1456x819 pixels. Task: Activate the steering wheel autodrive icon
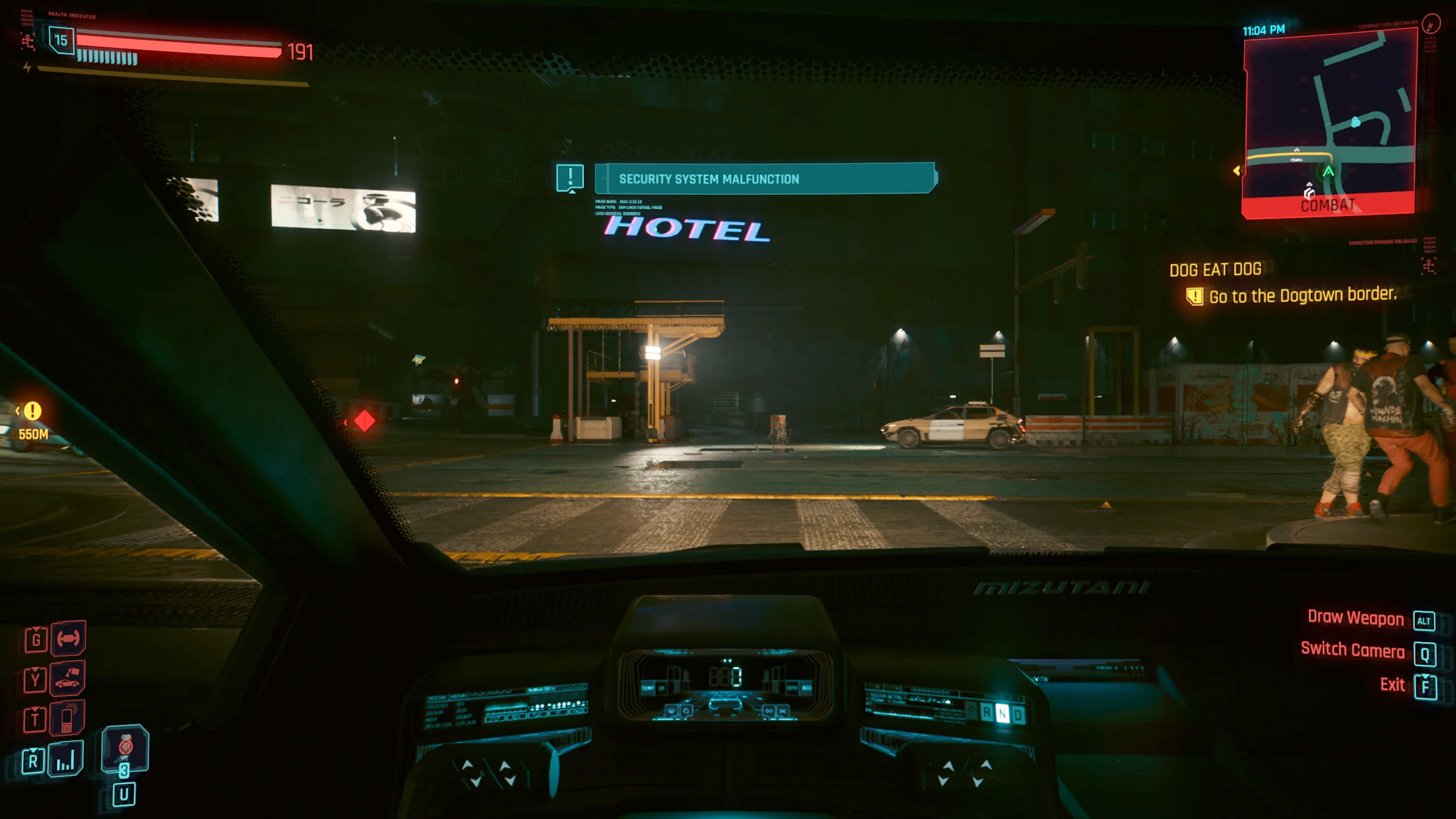(68, 638)
